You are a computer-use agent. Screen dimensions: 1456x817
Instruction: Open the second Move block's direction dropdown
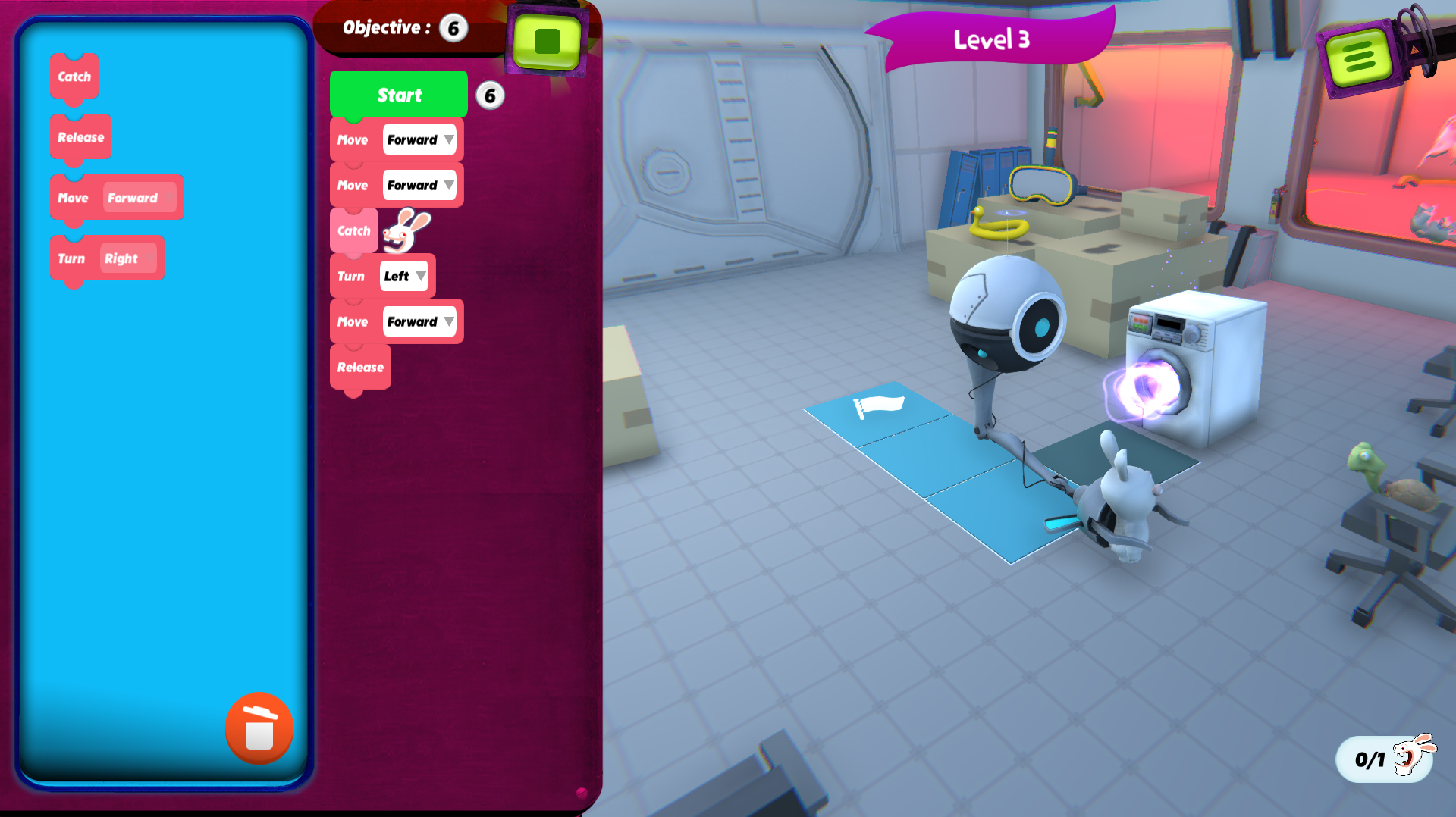(419, 185)
